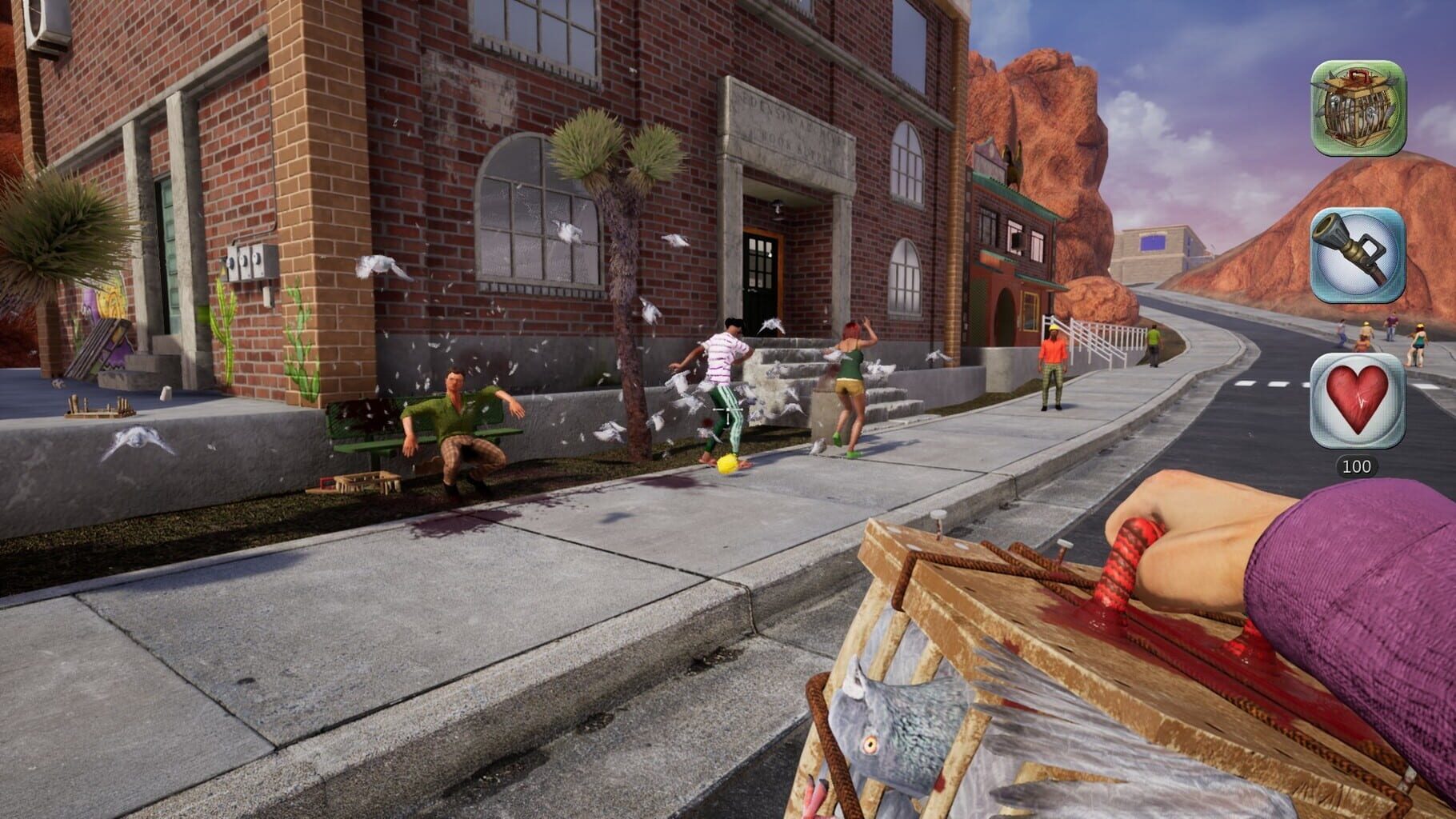The width and height of the screenshot is (1456, 819).
Task: Click the 100 health counter badge
Action: (x=1360, y=462)
